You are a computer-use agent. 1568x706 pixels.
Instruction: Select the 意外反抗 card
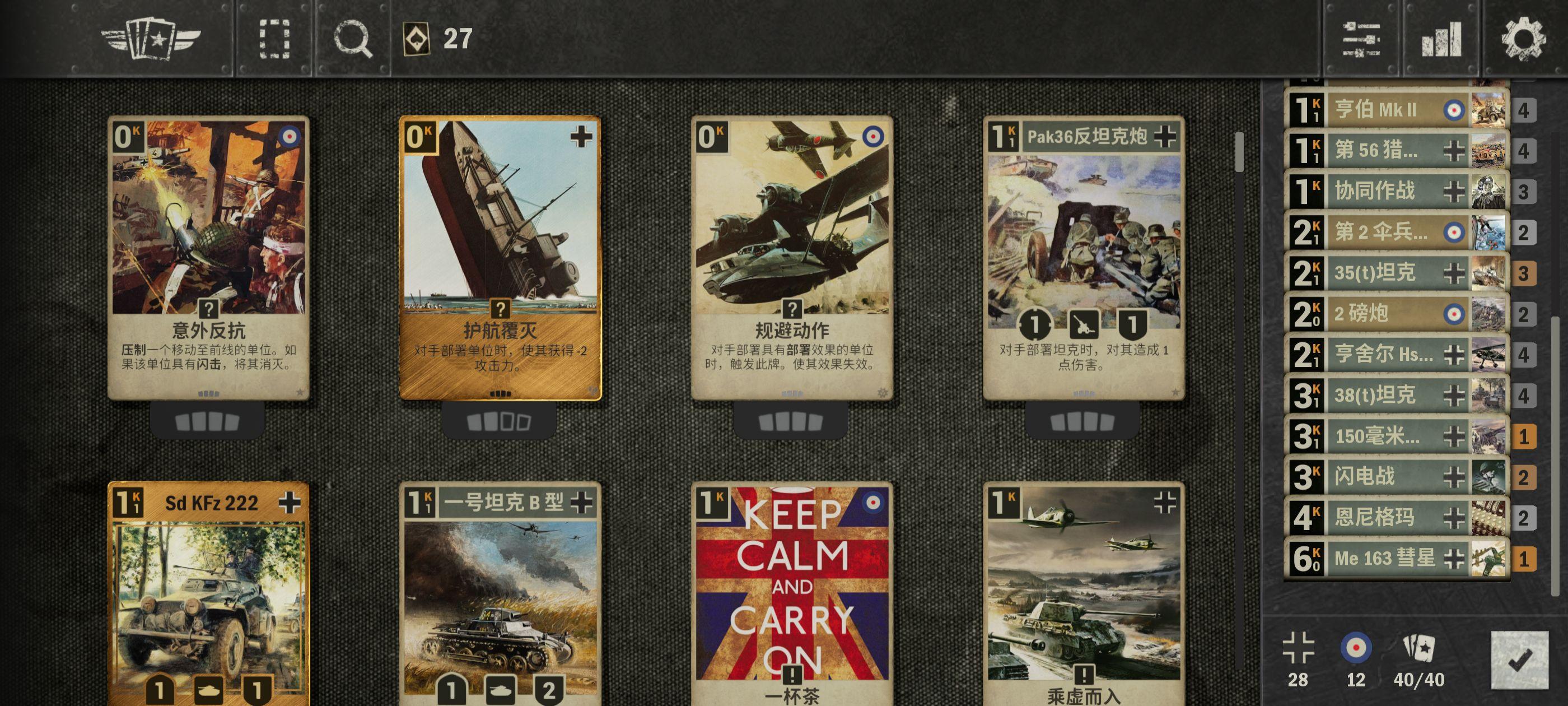[x=209, y=257]
